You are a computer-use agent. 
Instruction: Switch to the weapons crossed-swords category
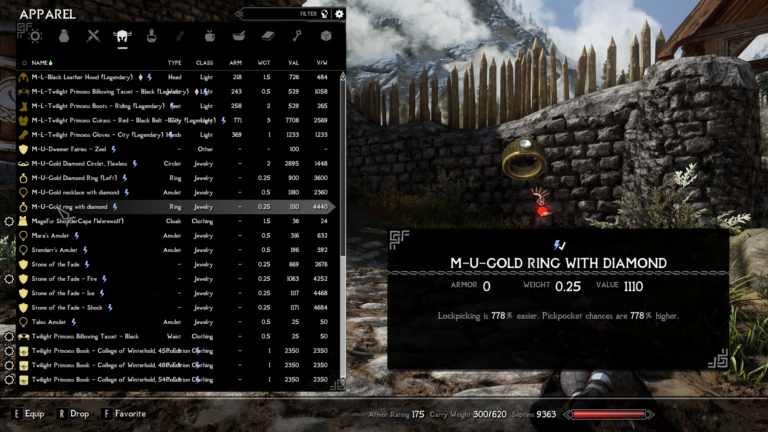pos(93,36)
